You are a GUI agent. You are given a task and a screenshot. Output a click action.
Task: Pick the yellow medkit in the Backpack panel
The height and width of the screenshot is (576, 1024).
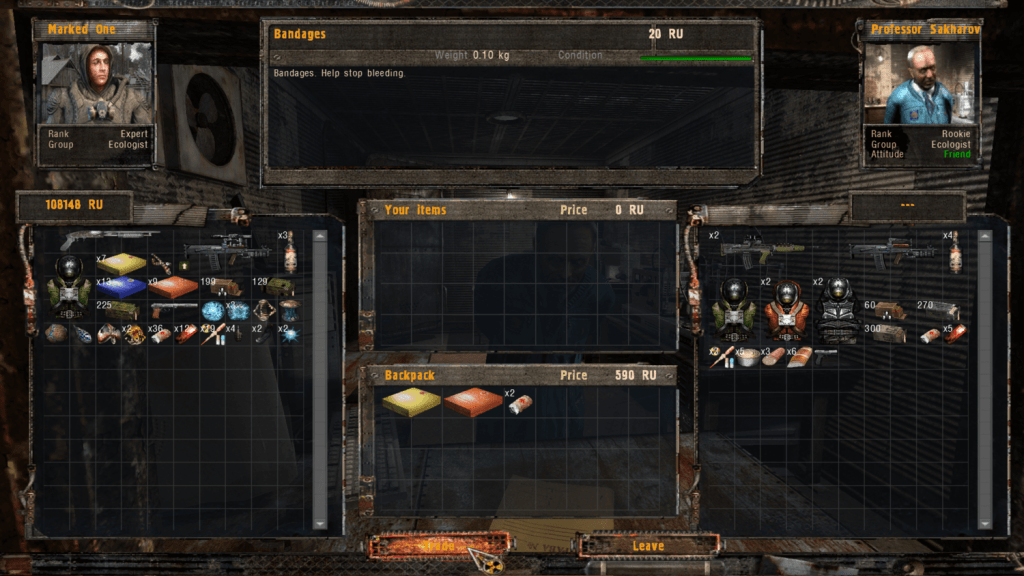411,401
